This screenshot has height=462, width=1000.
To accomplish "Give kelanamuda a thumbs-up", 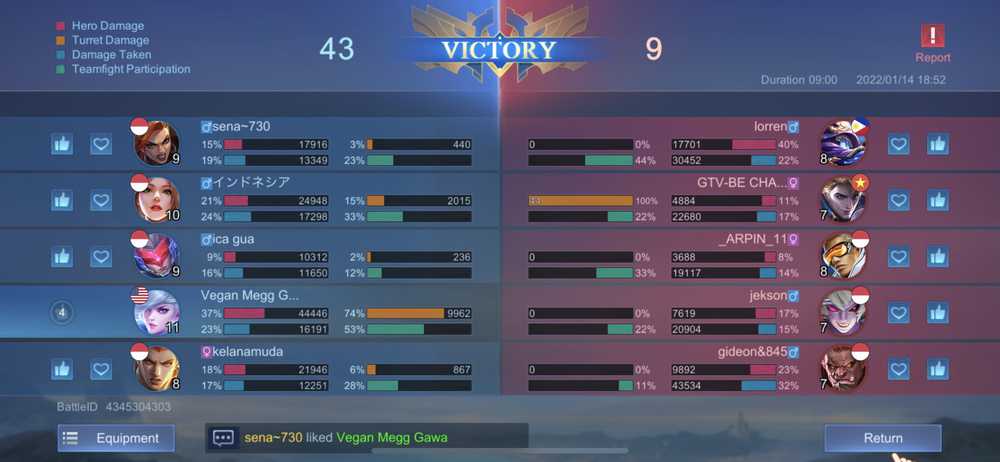I will (x=62, y=369).
